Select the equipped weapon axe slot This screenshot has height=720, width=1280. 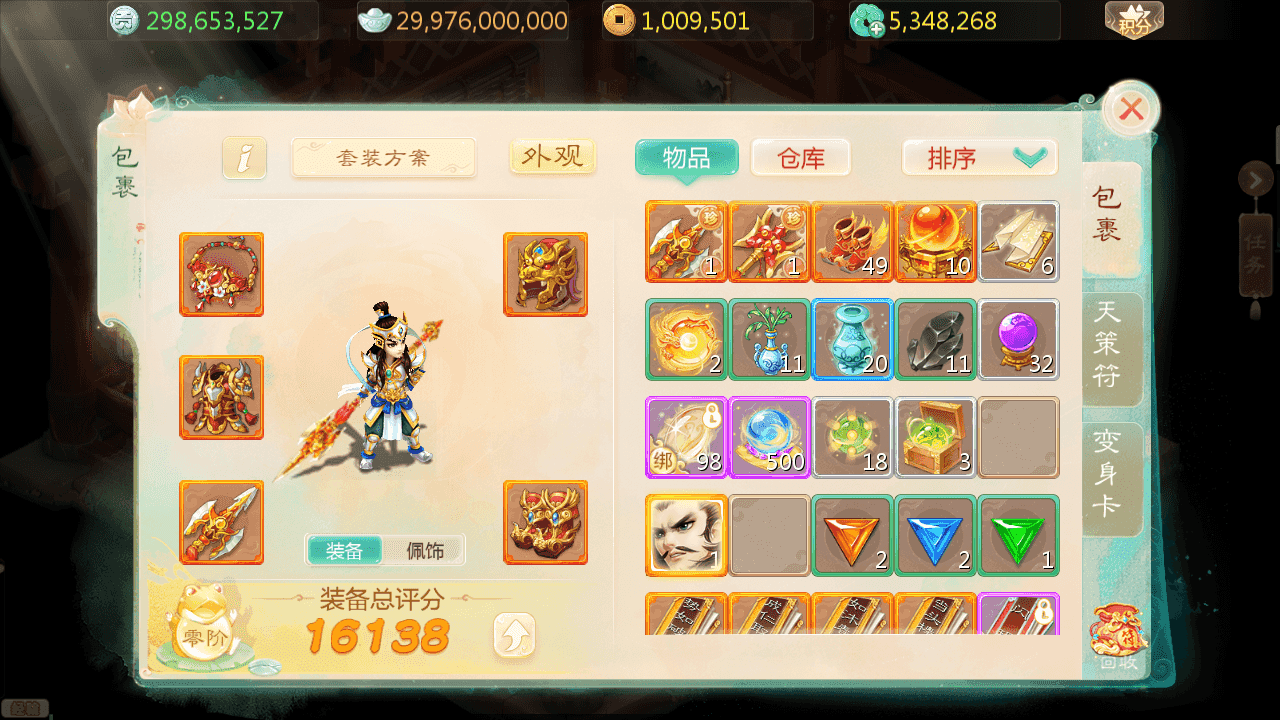pyautogui.click(x=221, y=522)
